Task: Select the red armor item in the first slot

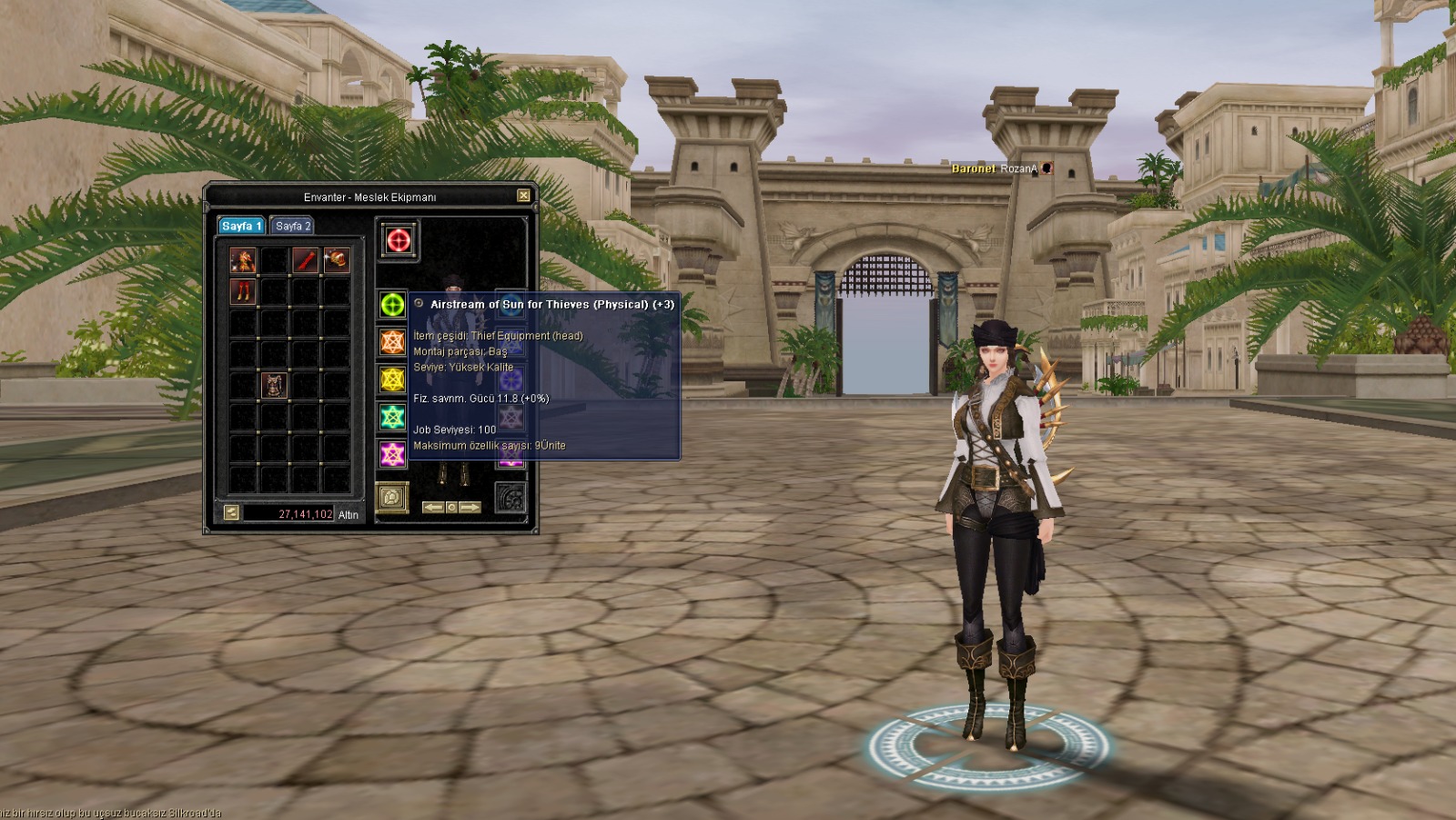Action: click(242, 261)
